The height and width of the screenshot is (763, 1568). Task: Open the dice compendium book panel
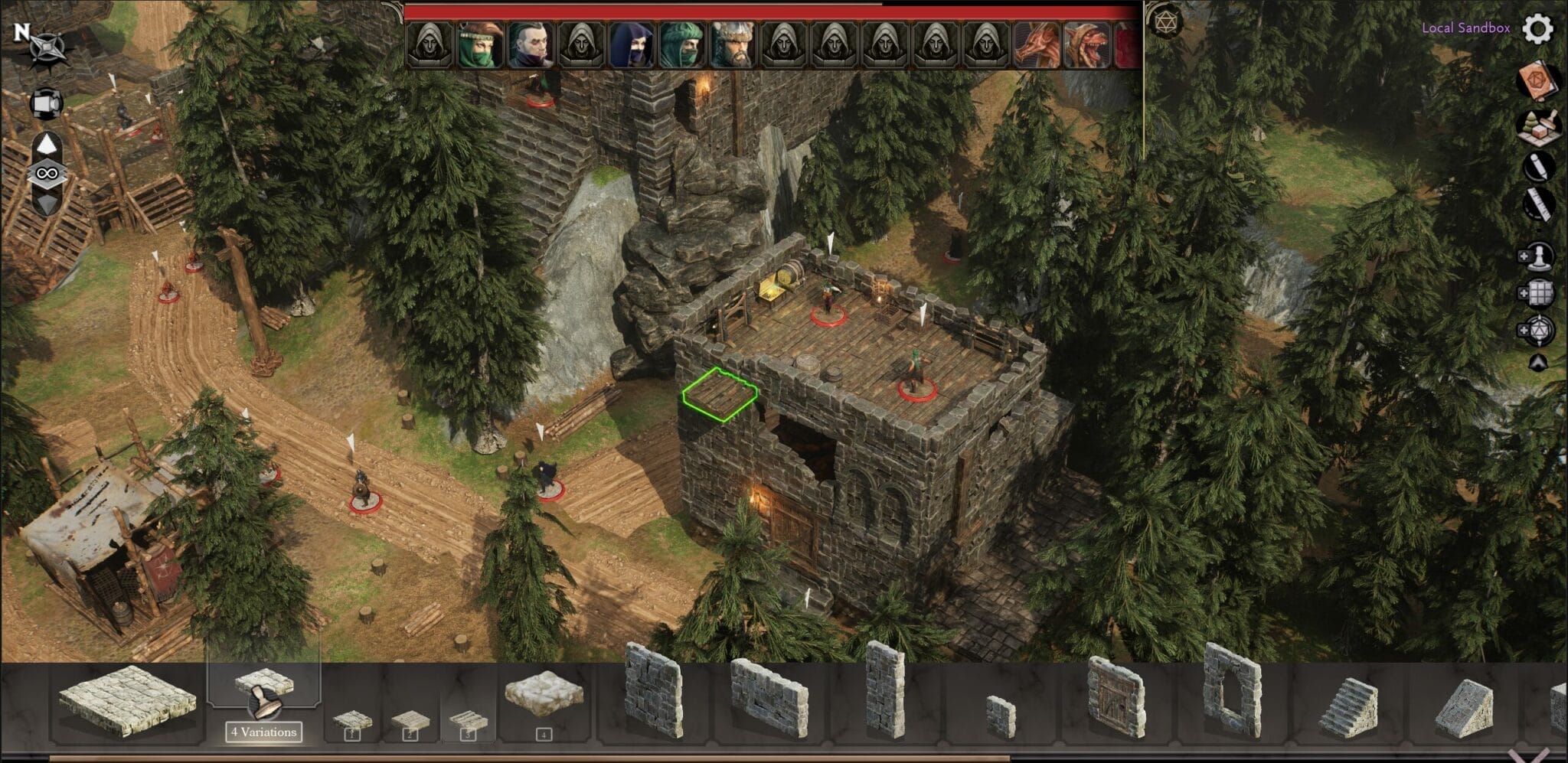tap(1537, 79)
